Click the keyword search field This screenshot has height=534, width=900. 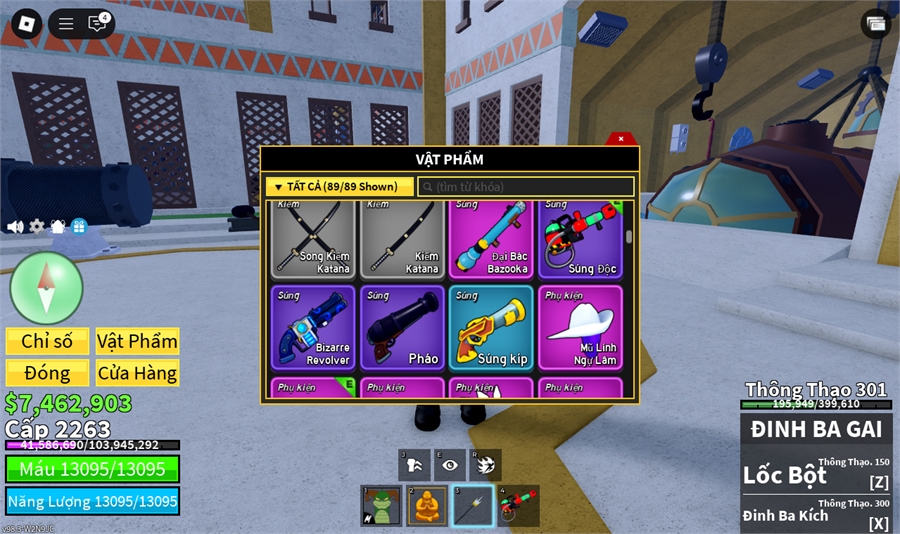pos(526,187)
